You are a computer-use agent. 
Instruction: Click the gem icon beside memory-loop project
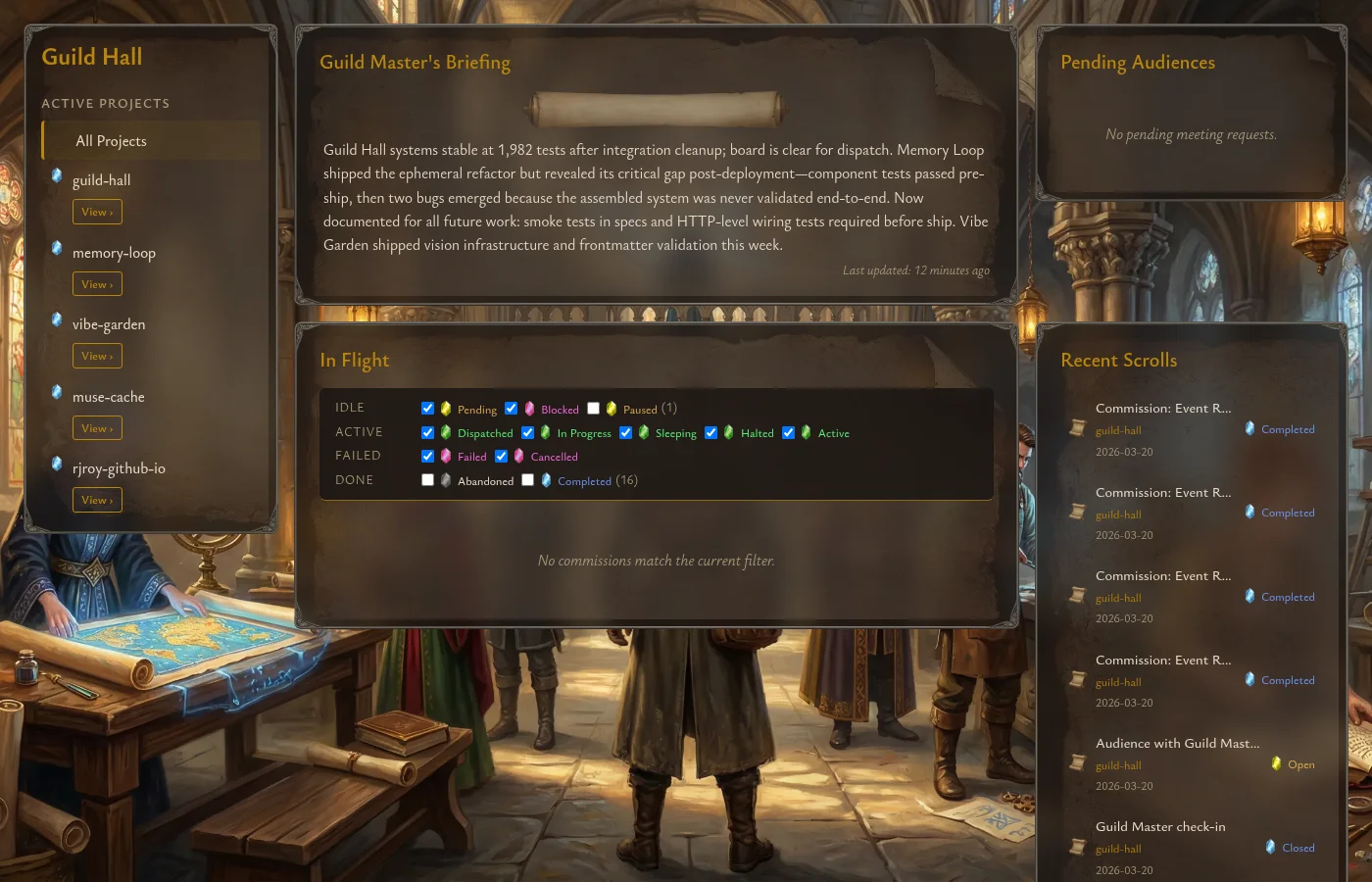tap(57, 248)
